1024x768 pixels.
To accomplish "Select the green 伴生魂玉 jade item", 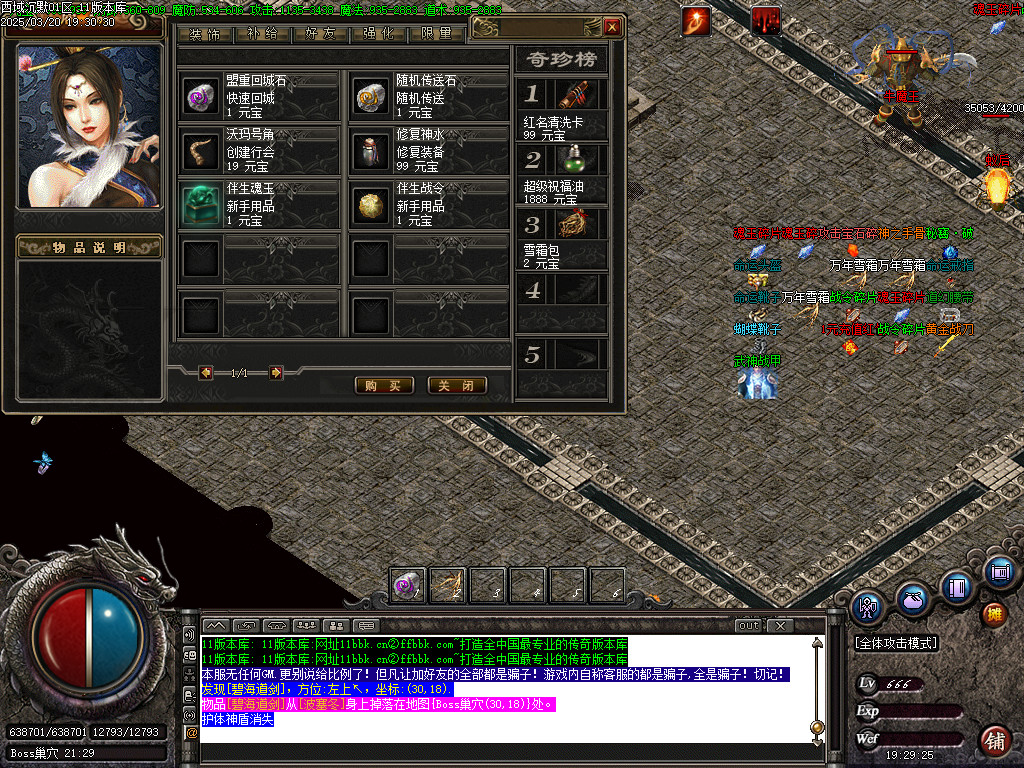I will click(201, 204).
